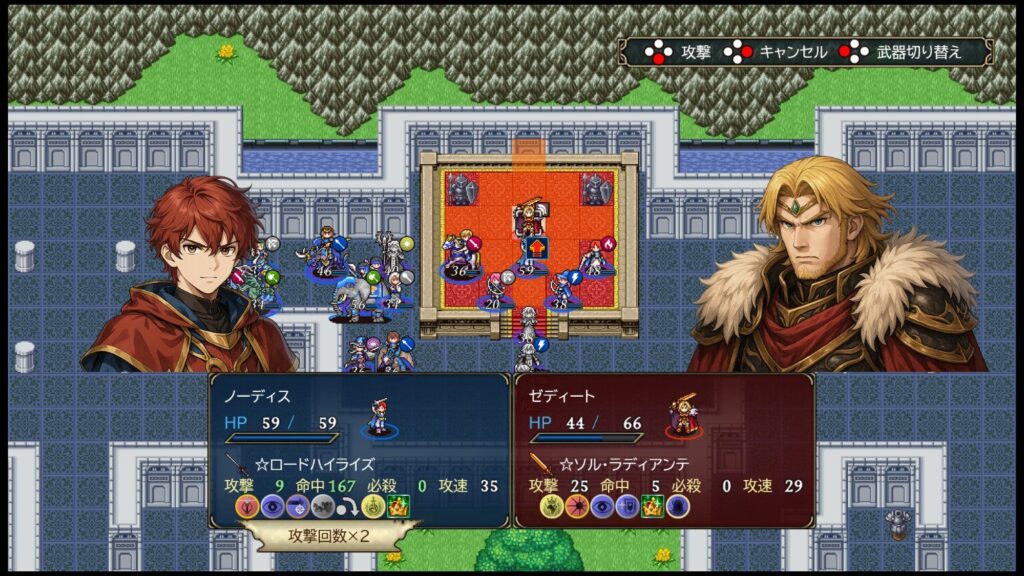Select the crosshair skill icon in Nodis's panel
The image size is (1024, 576).
tap(297, 507)
